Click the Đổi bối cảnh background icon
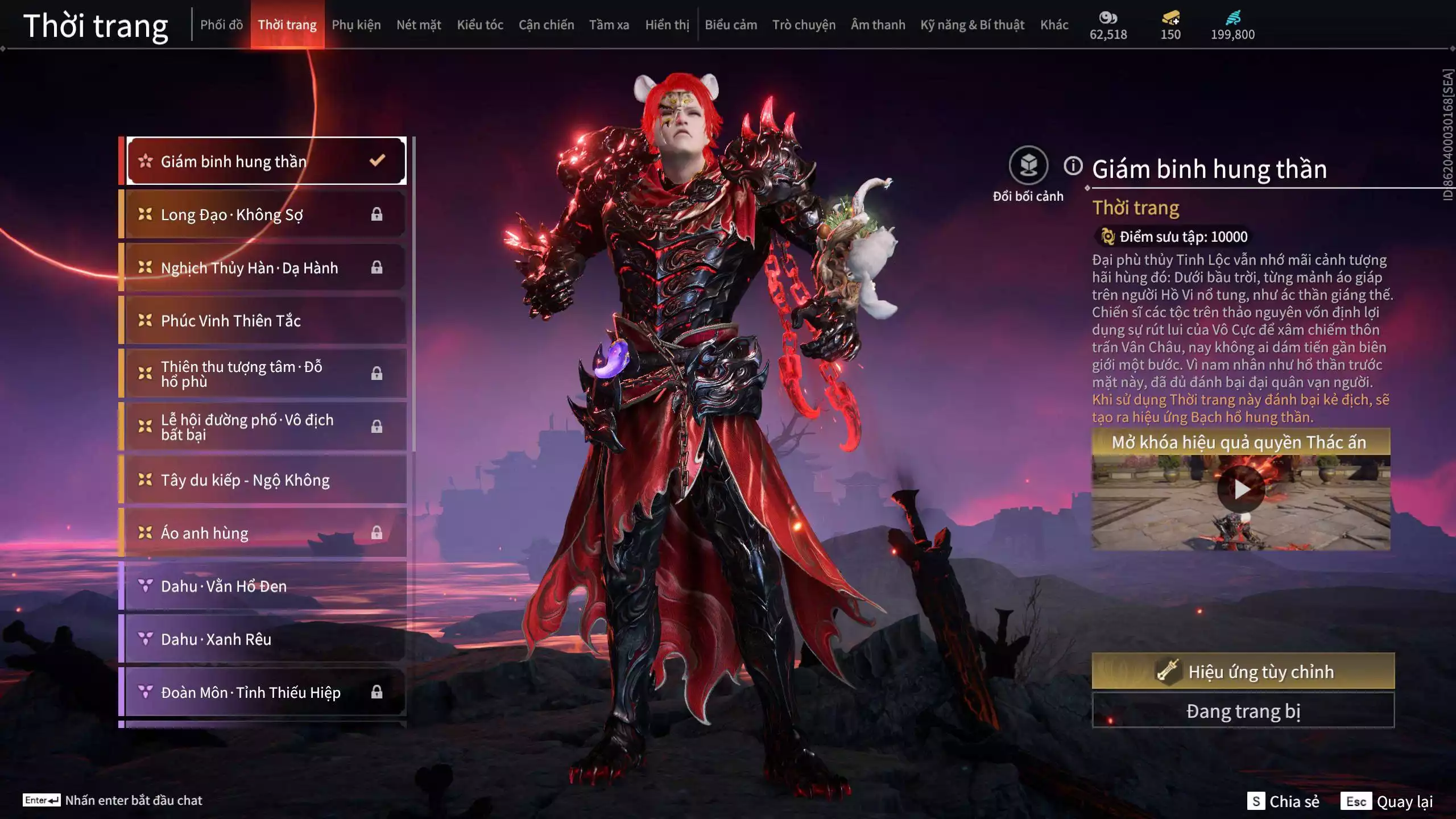Screen dimensions: 1456x819 pos(1028,166)
